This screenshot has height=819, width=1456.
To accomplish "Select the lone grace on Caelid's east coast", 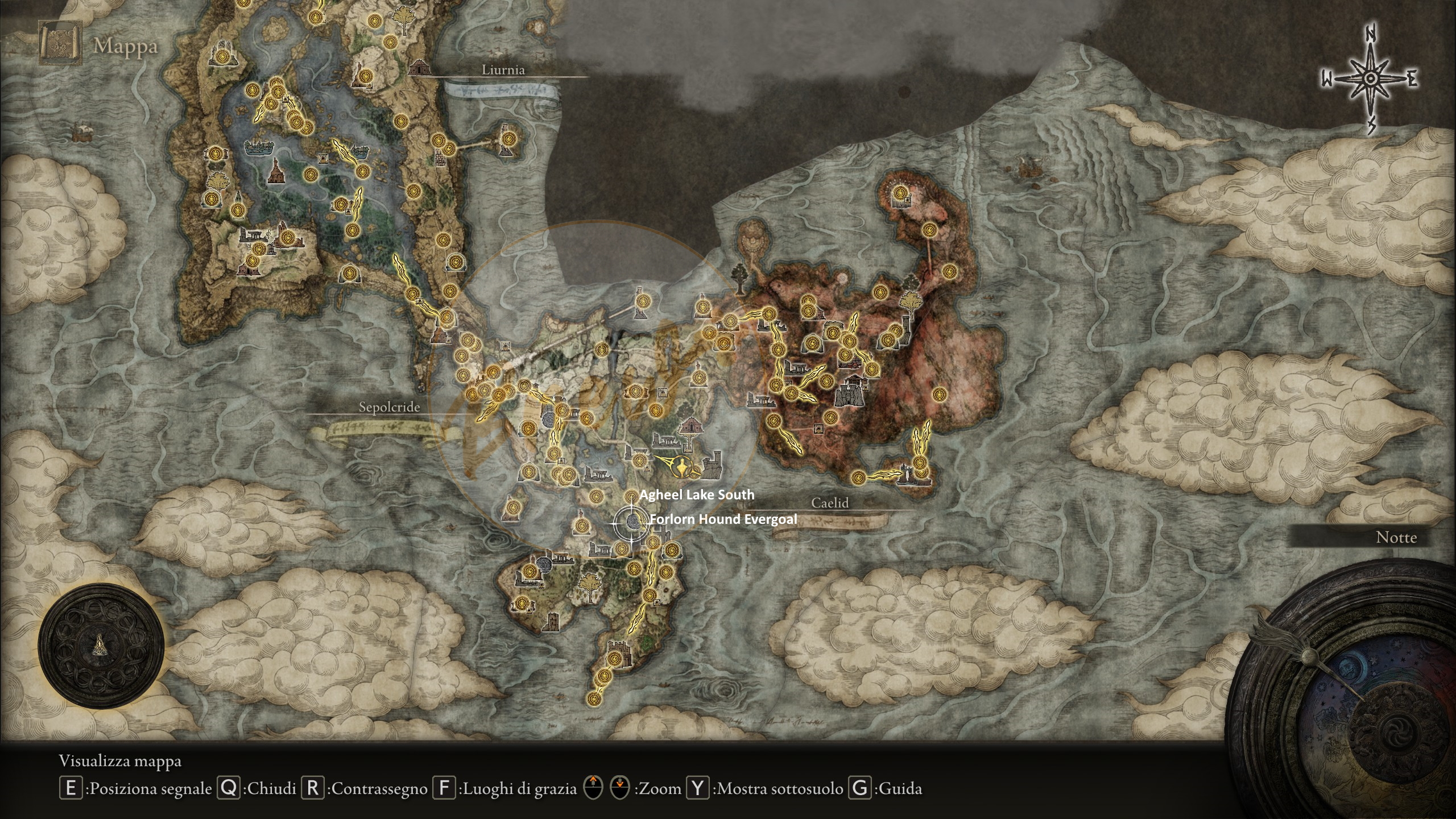I will coord(939,394).
